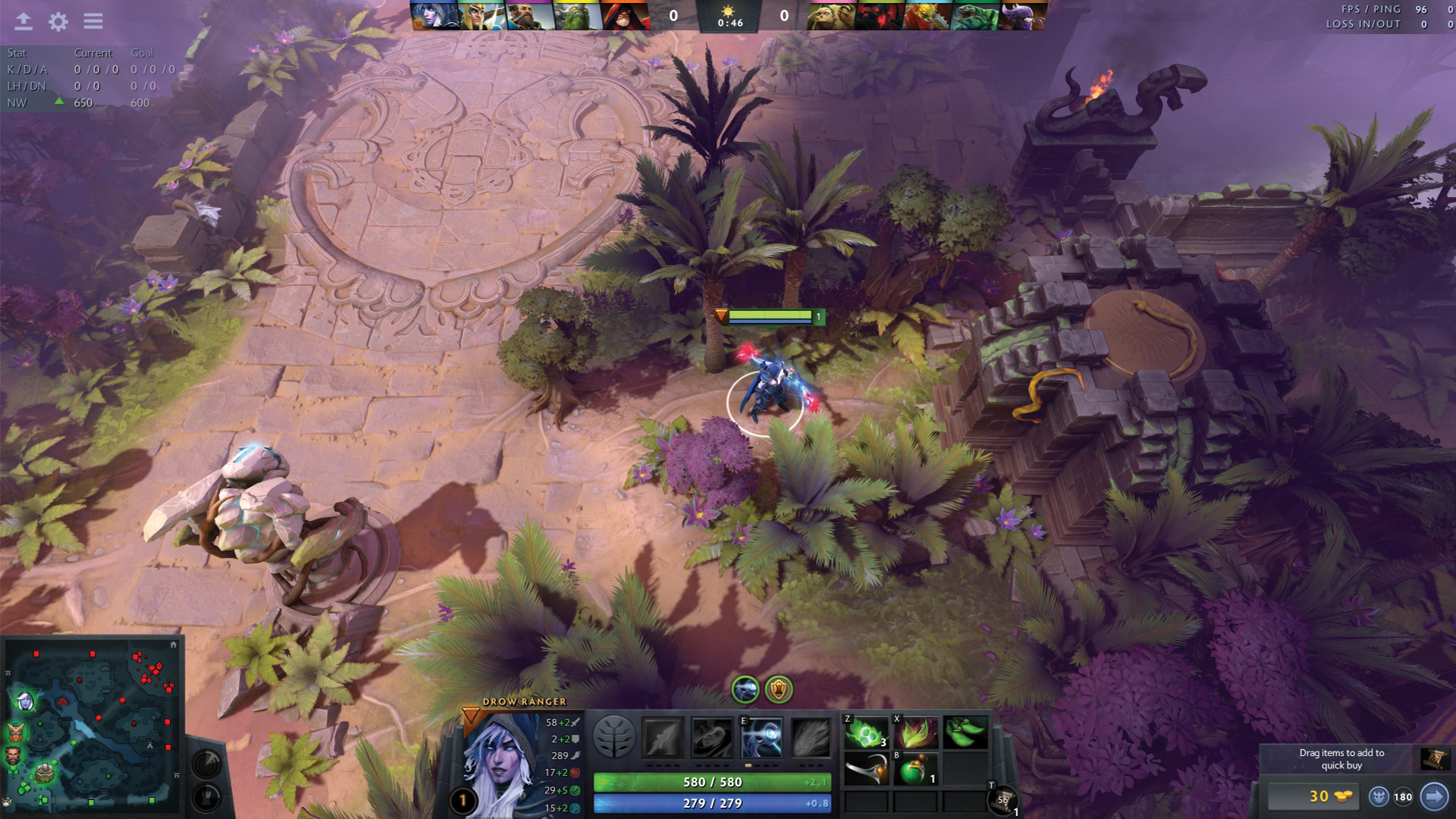Select the Circlet item slot
The height and width of the screenshot is (819, 1456).
coord(866,771)
